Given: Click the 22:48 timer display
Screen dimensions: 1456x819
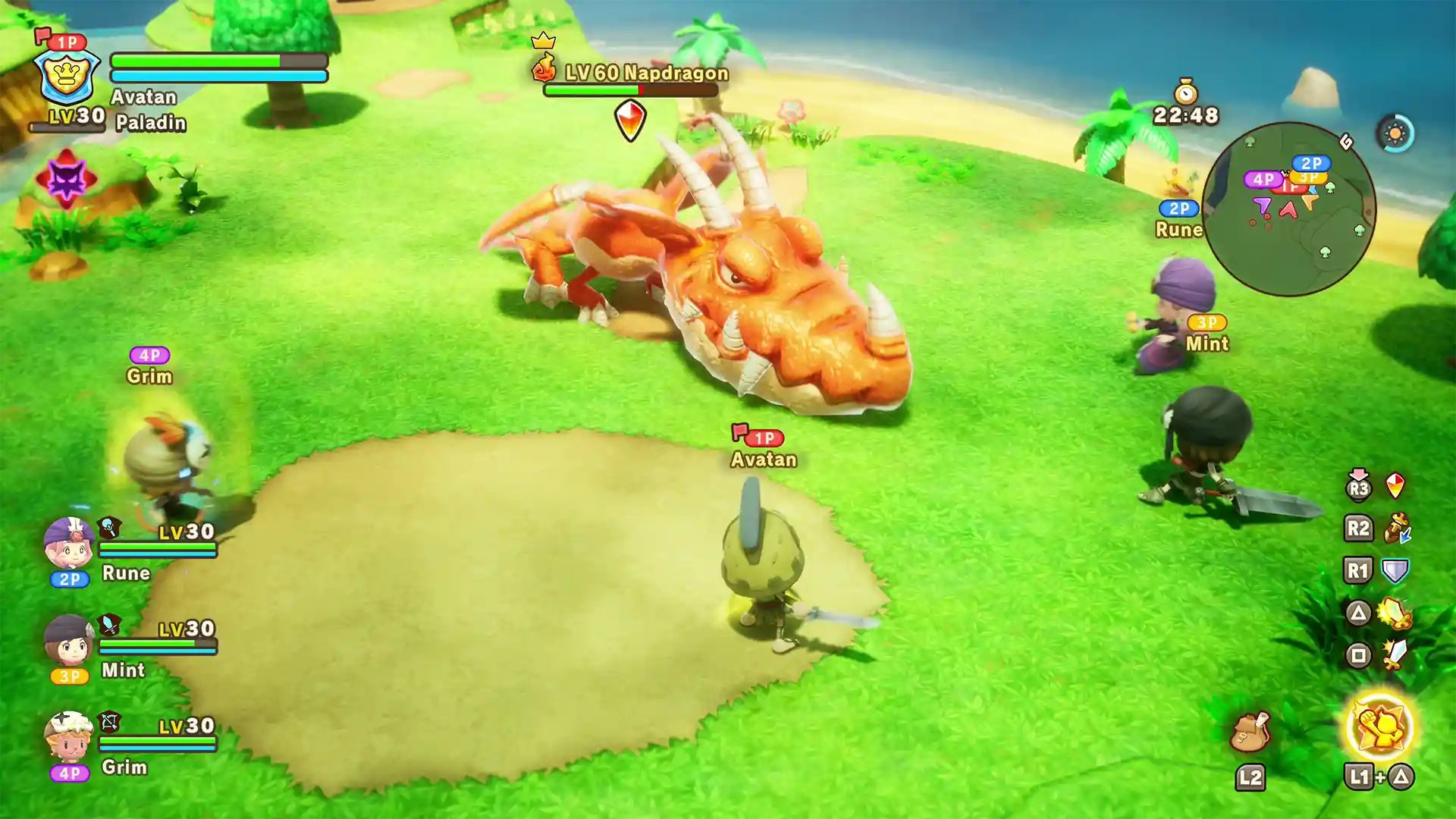Looking at the screenshot, I should click(x=1186, y=114).
